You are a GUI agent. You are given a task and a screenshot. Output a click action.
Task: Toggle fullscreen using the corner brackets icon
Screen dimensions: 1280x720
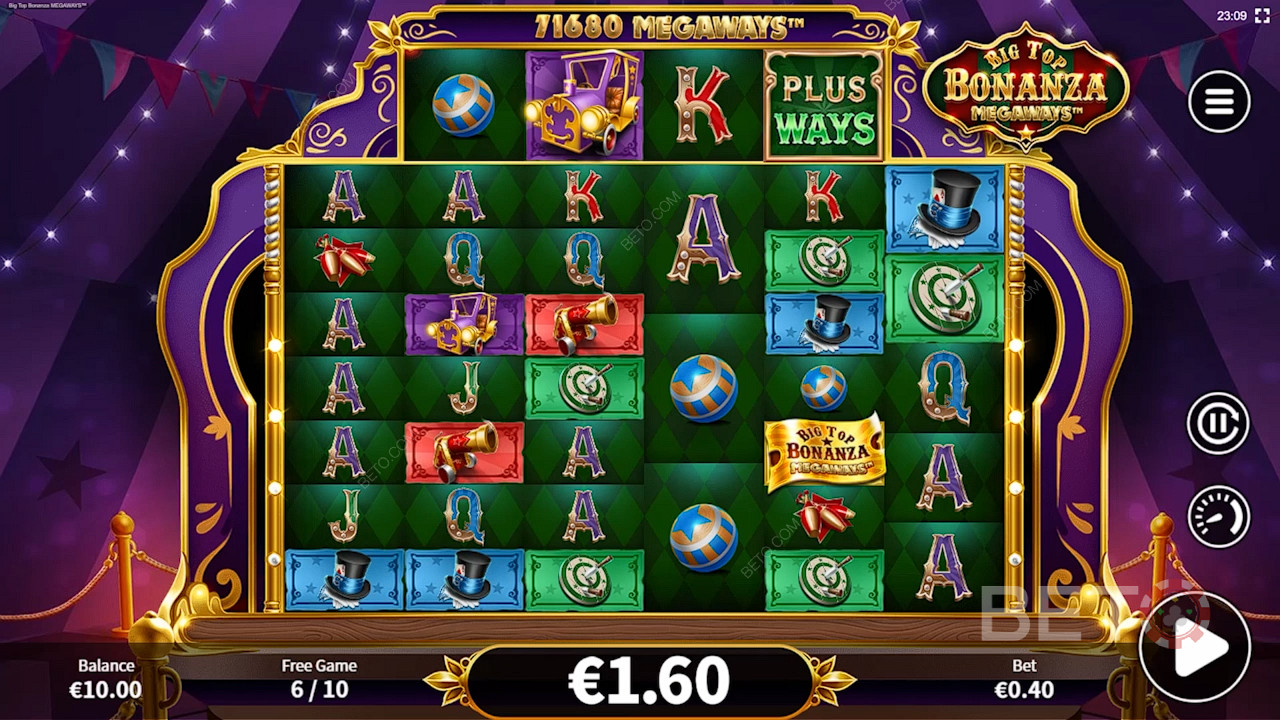point(1262,16)
